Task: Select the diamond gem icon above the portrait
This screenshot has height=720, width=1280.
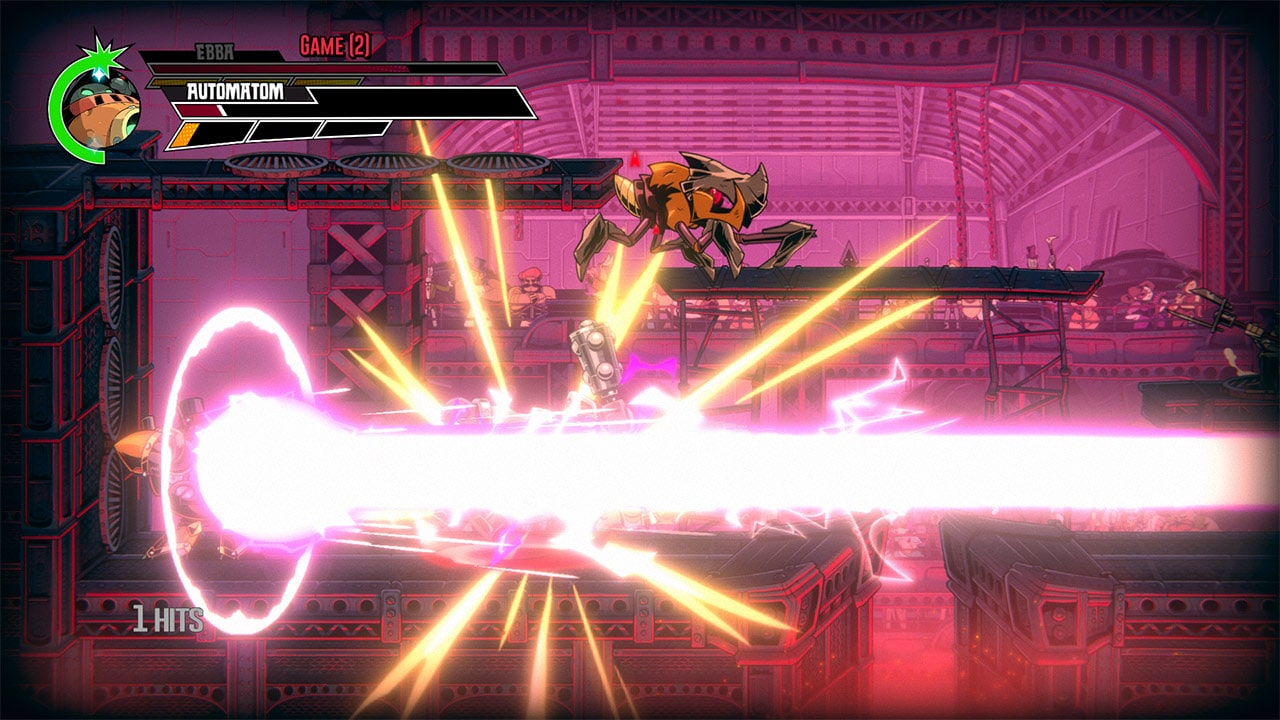Action: point(99,76)
